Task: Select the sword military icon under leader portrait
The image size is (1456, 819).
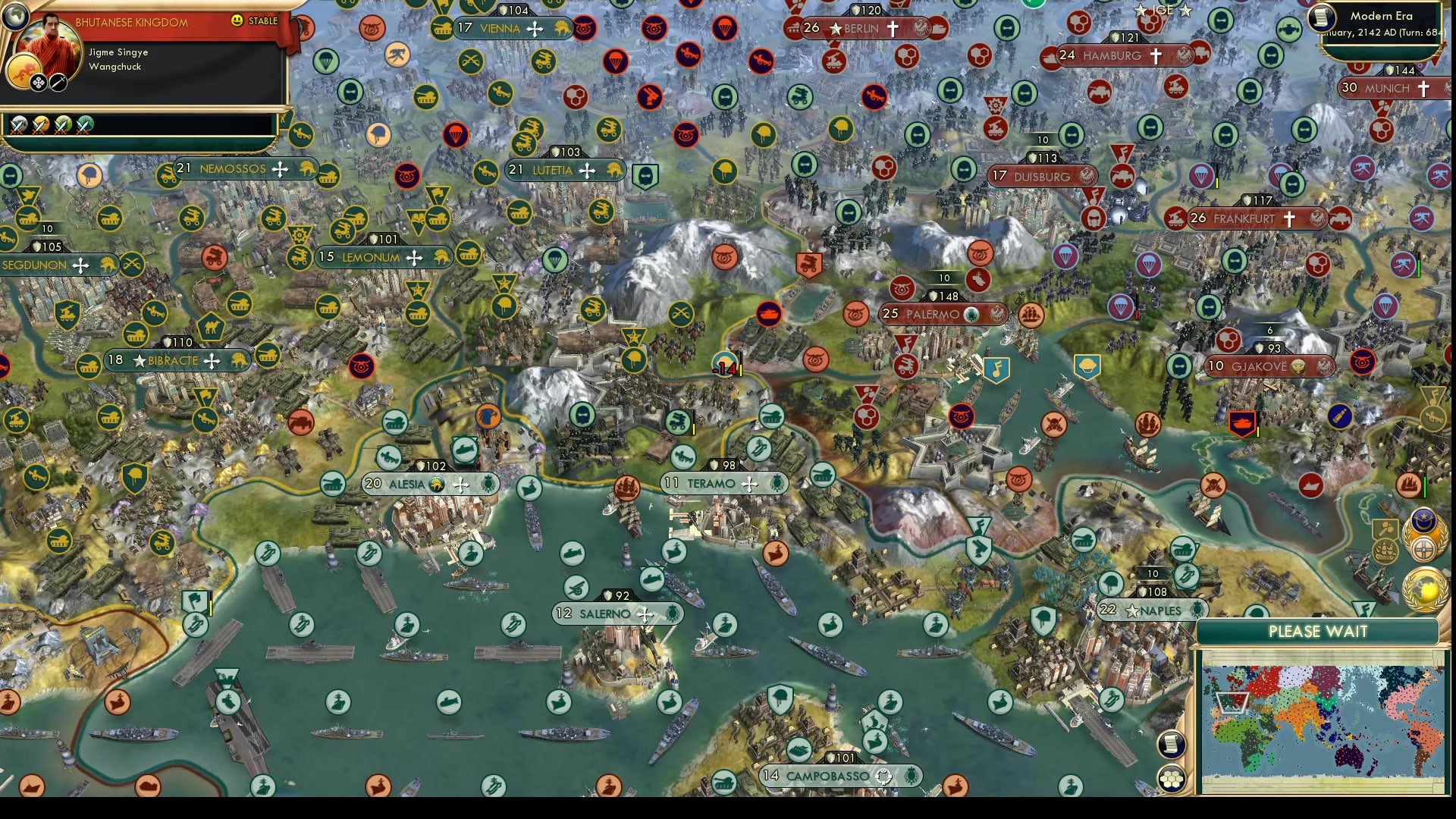Action: tap(58, 83)
